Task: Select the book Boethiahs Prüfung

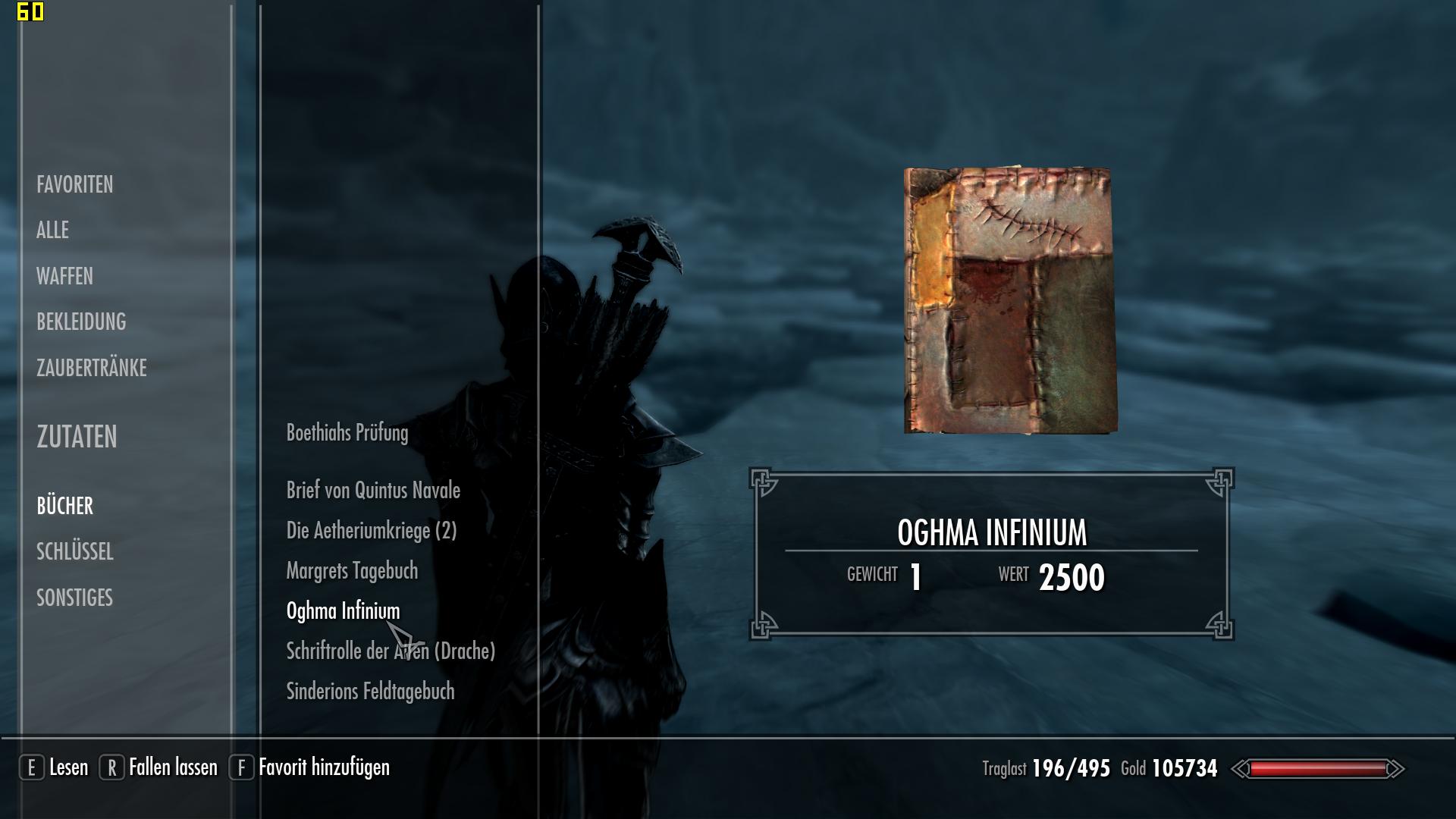Action: 347,433
